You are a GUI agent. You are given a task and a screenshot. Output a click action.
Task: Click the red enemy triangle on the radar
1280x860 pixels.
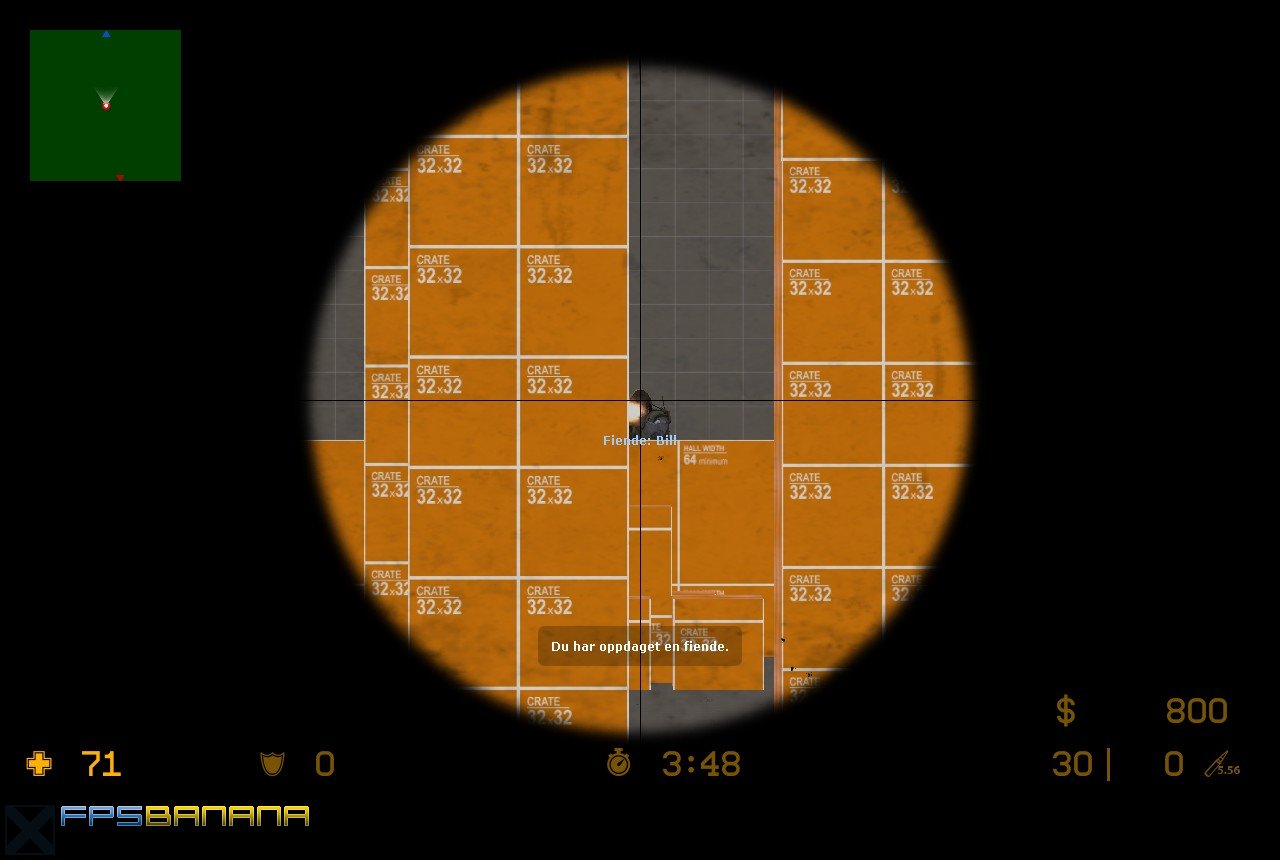tap(119, 176)
